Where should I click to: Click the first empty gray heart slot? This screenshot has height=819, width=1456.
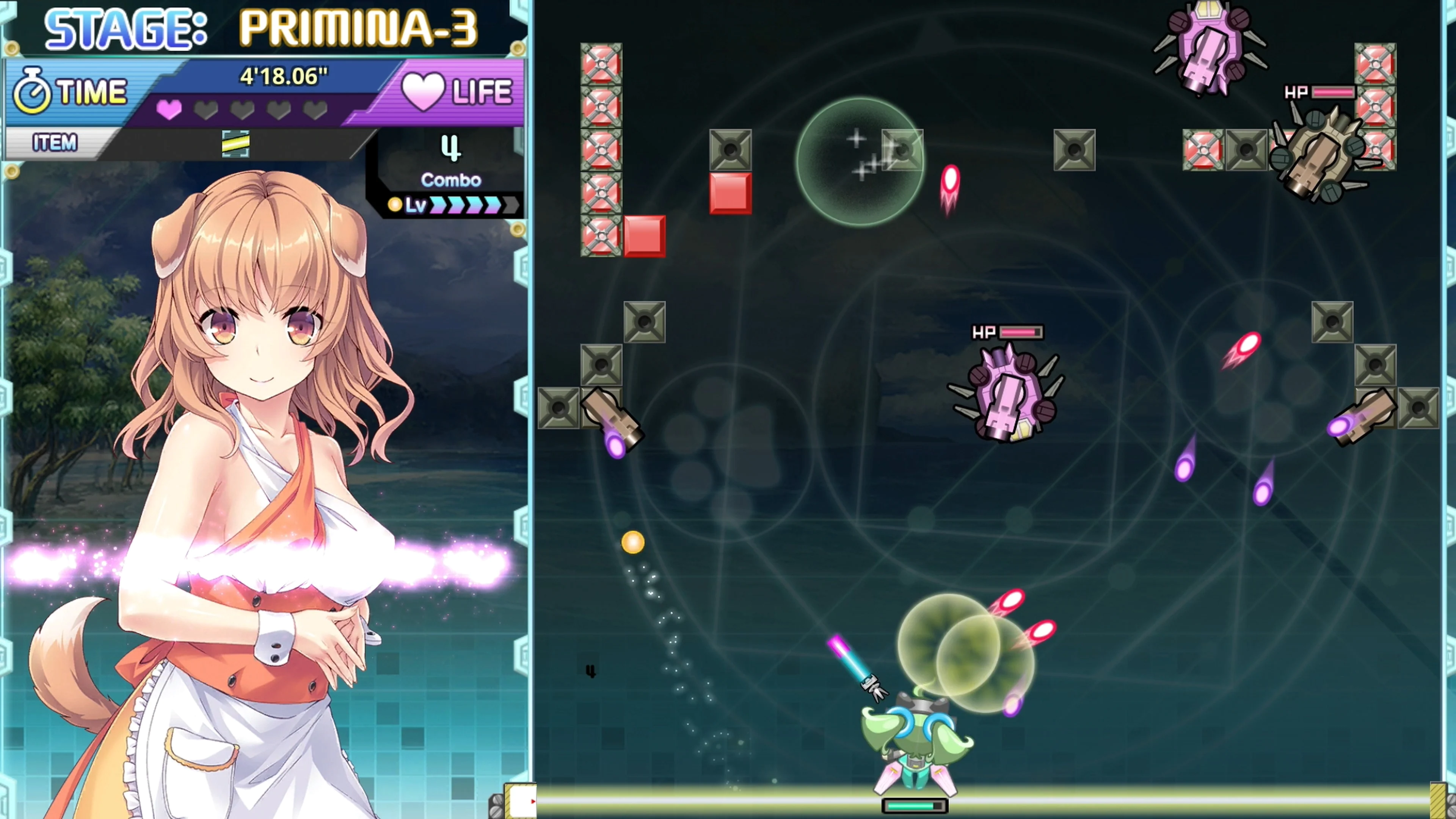tap(205, 111)
